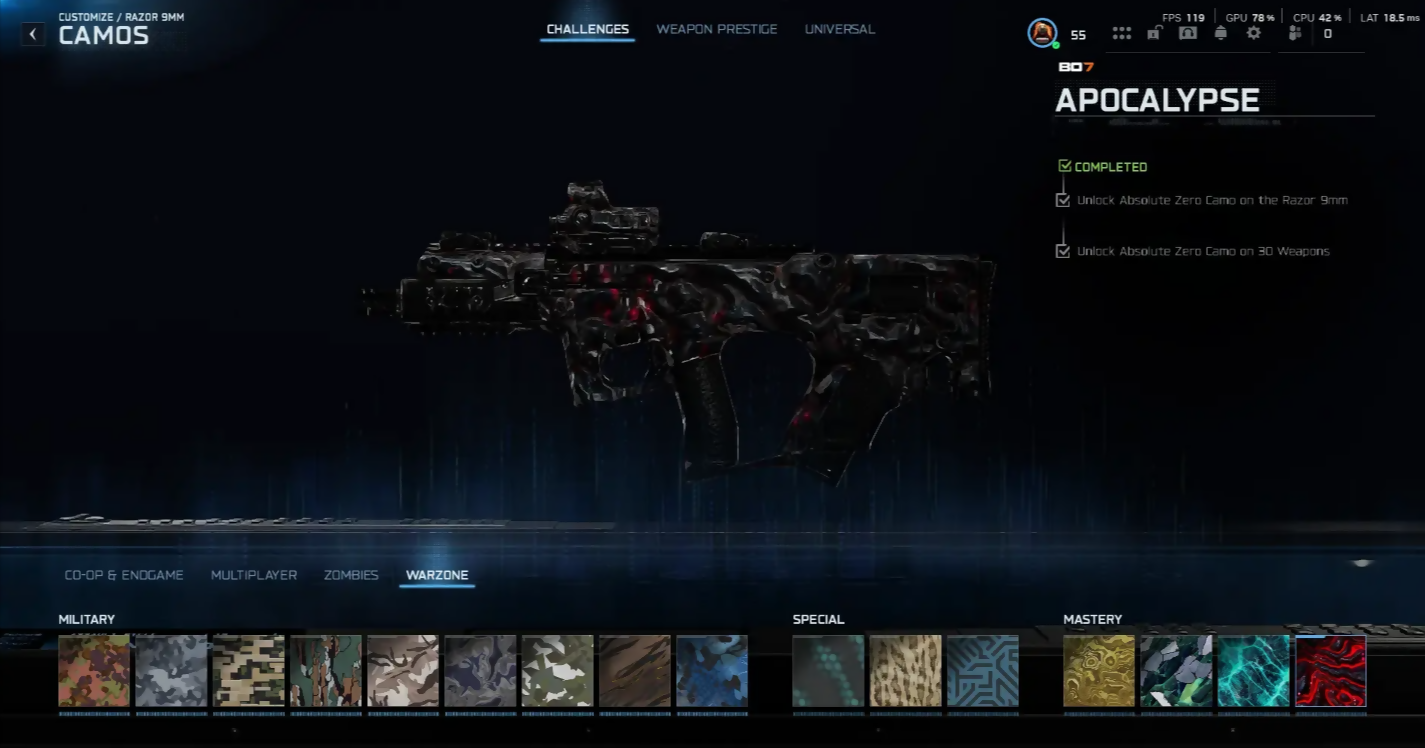Select the blue circuit-pattern special camo
The height and width of the screenshot is (748, 1425).
(982, 671)
